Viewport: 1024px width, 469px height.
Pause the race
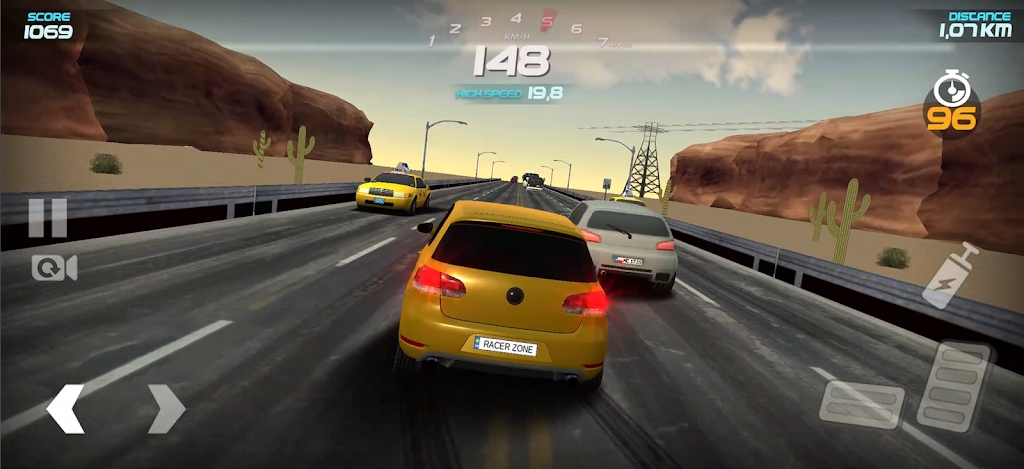(x=47, y=217)
